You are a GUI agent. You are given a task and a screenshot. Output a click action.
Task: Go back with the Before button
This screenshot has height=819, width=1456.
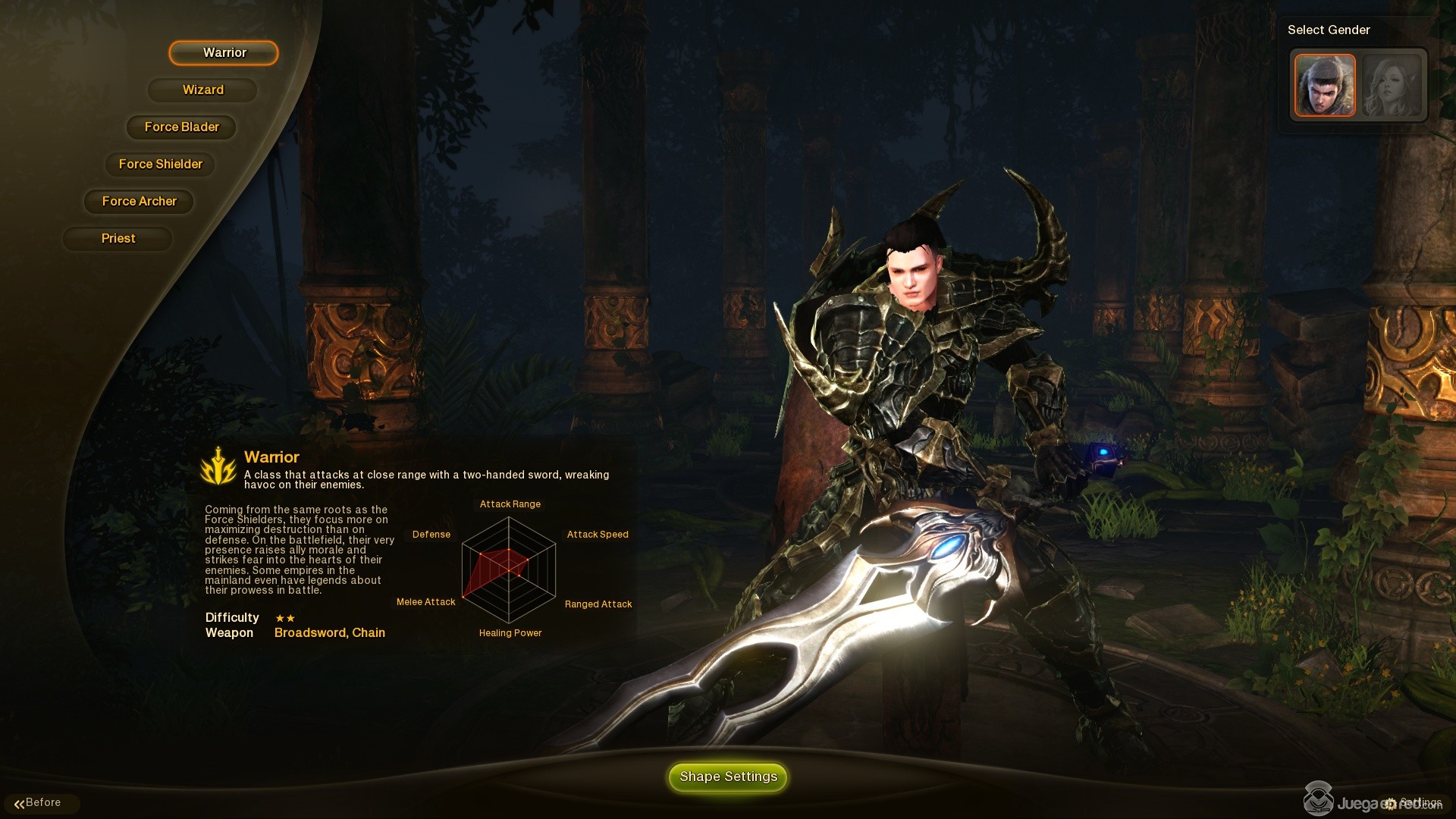point(39,803)
